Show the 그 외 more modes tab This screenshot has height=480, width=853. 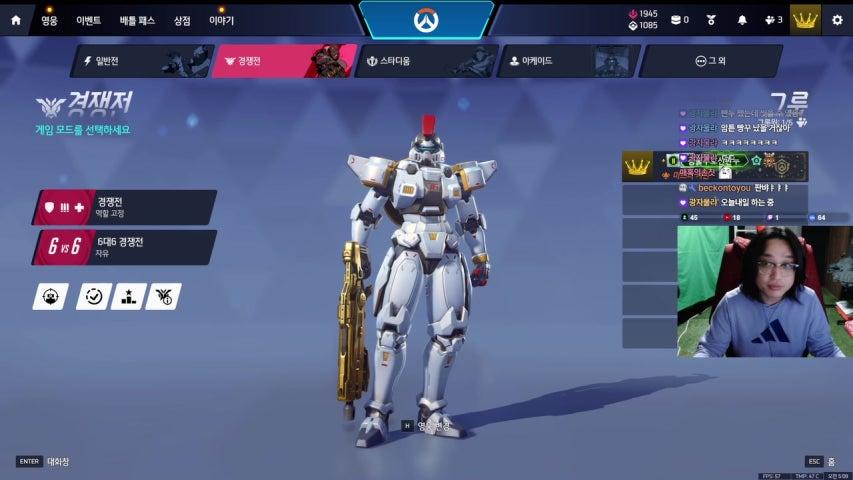[x=710, y=61]
